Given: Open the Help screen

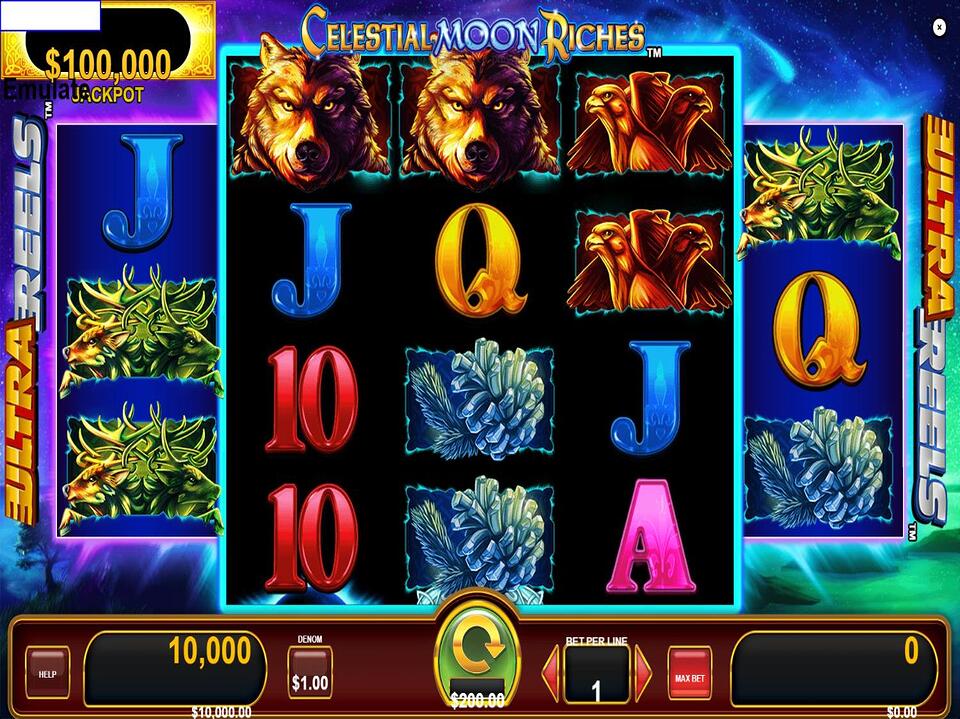Looking at the screenshot, I should pyautogui.click(x=47, y=673).
